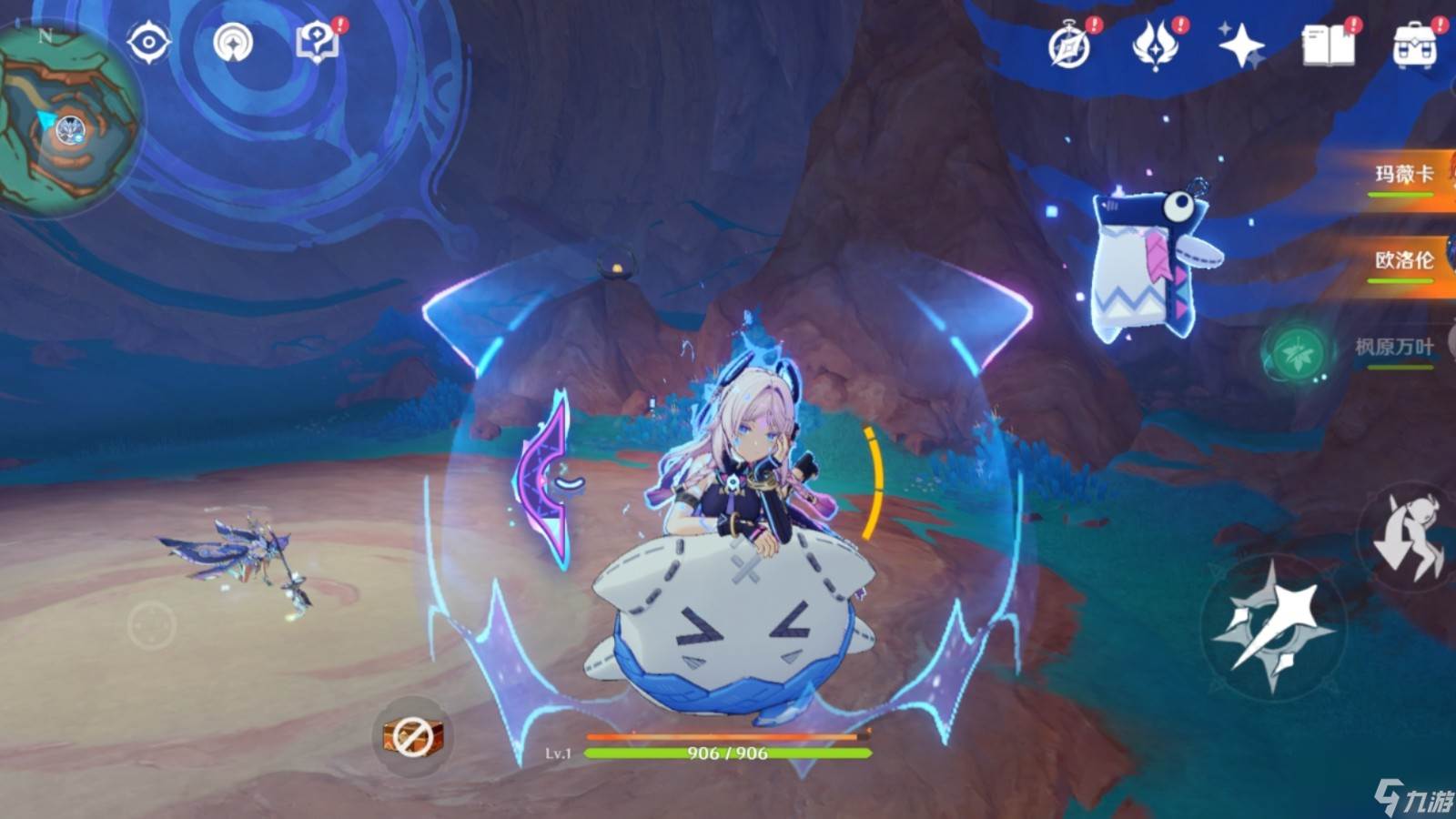1456x819 pixels.
Task: Tap the falling figure dismount button
Action: click(1409, 537)
